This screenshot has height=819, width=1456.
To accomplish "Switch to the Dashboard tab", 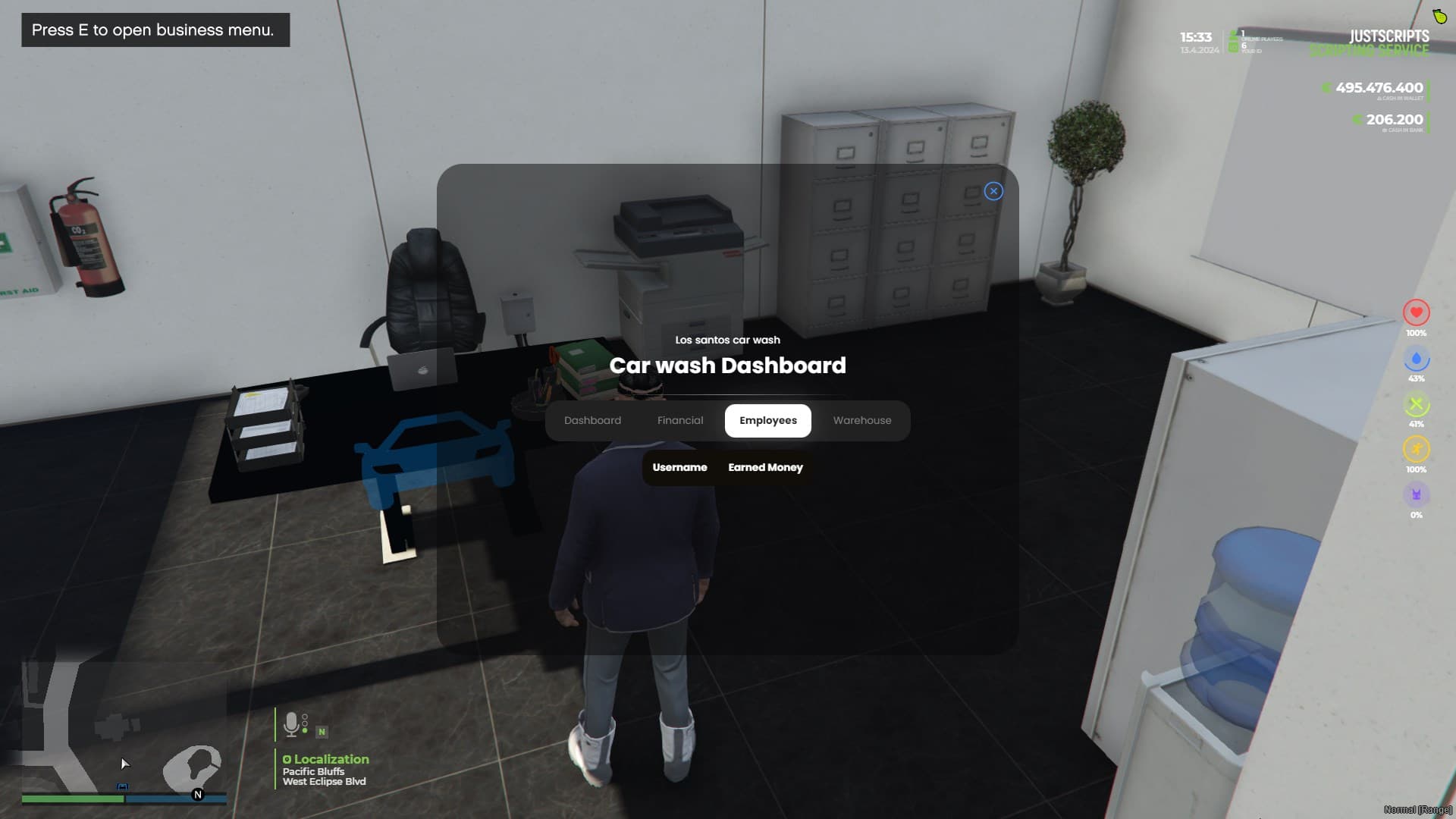I will (x=592, y=420).
